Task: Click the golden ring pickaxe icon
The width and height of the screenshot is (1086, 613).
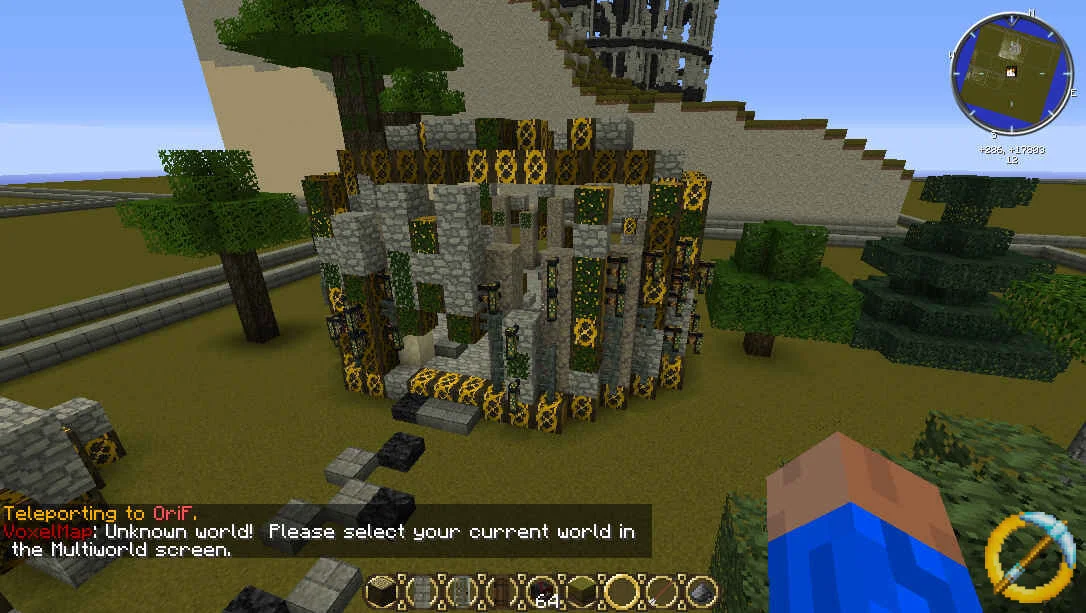Action: click(1026, 555)
